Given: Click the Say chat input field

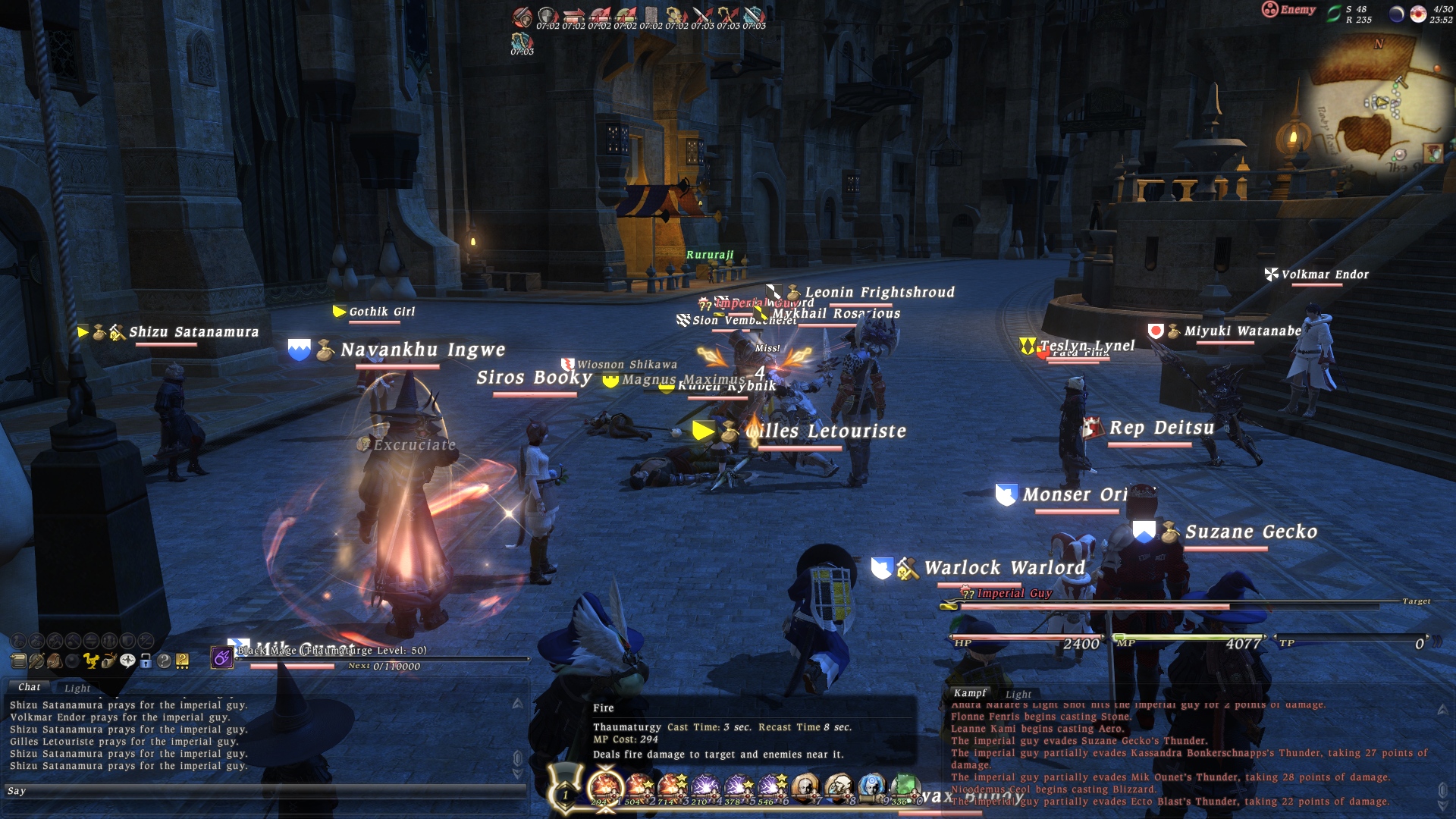Looking at the screenshot, I should [x=265, y=791].
